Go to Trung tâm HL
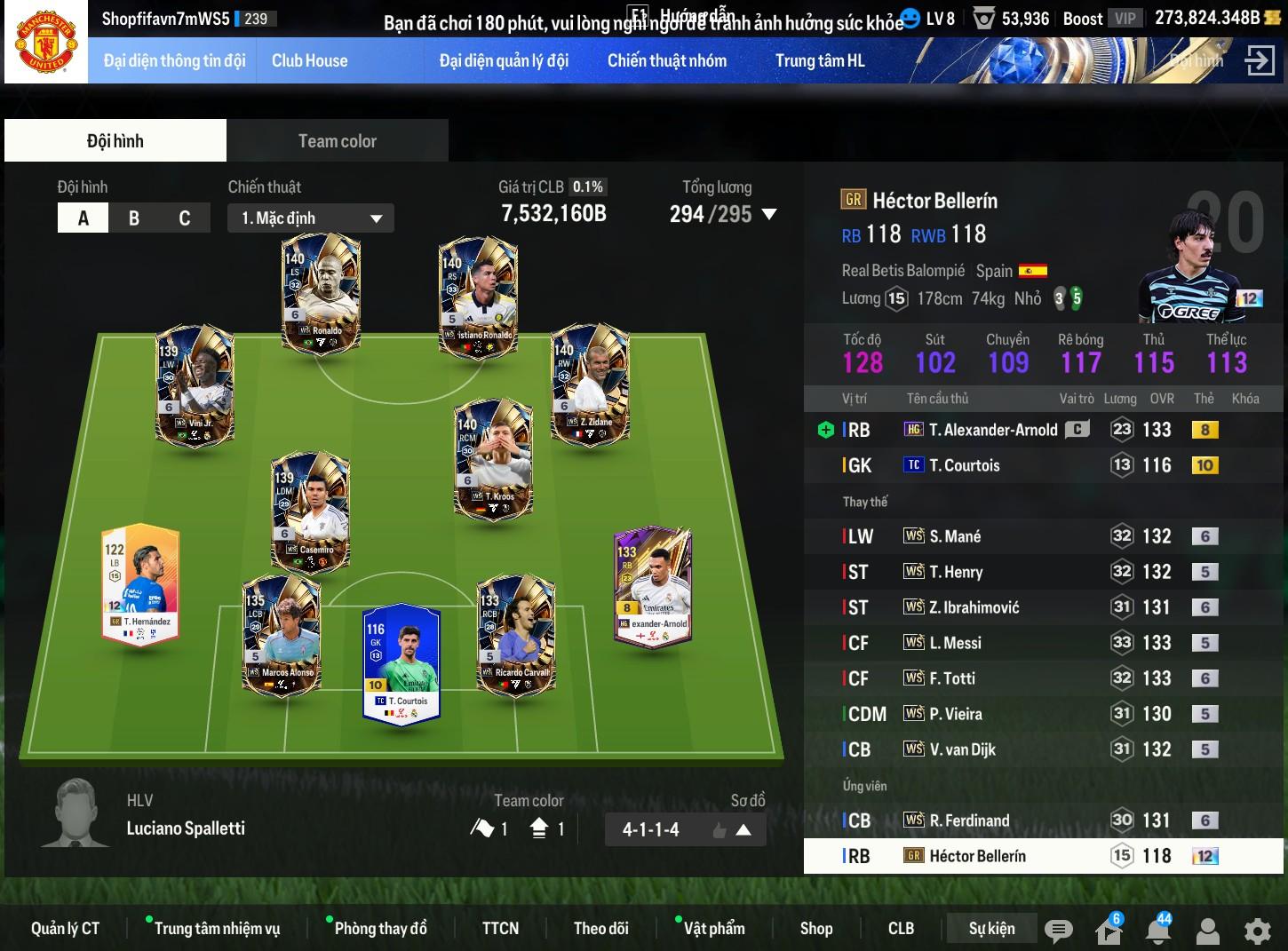 coord(820,60)
